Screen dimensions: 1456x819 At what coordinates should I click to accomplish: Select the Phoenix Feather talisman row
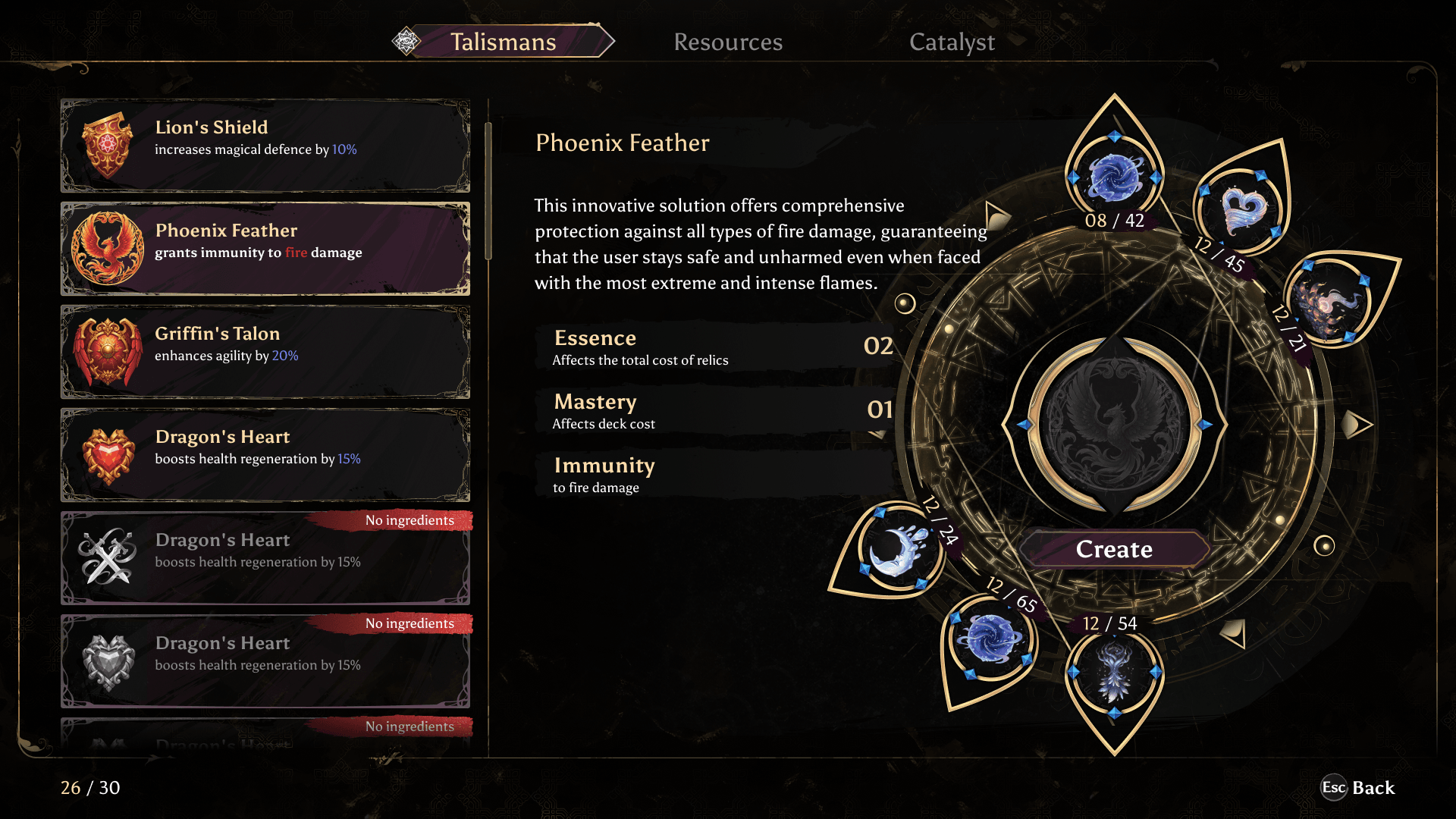(265, 249)
